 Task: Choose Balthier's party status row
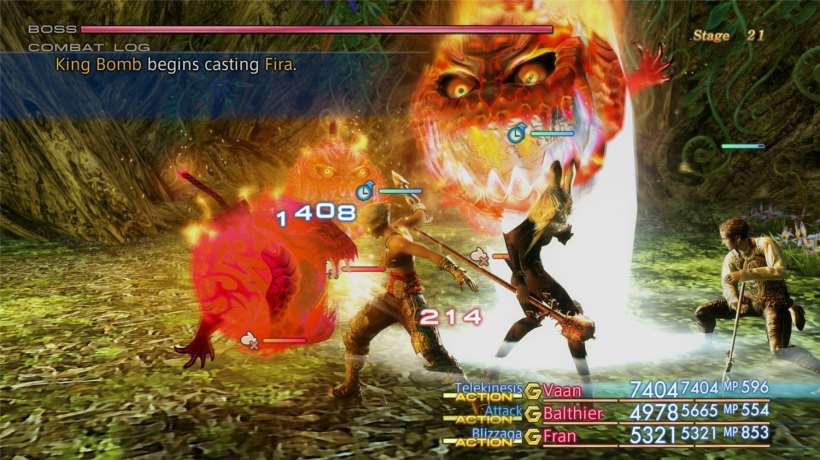click(574, 413)
